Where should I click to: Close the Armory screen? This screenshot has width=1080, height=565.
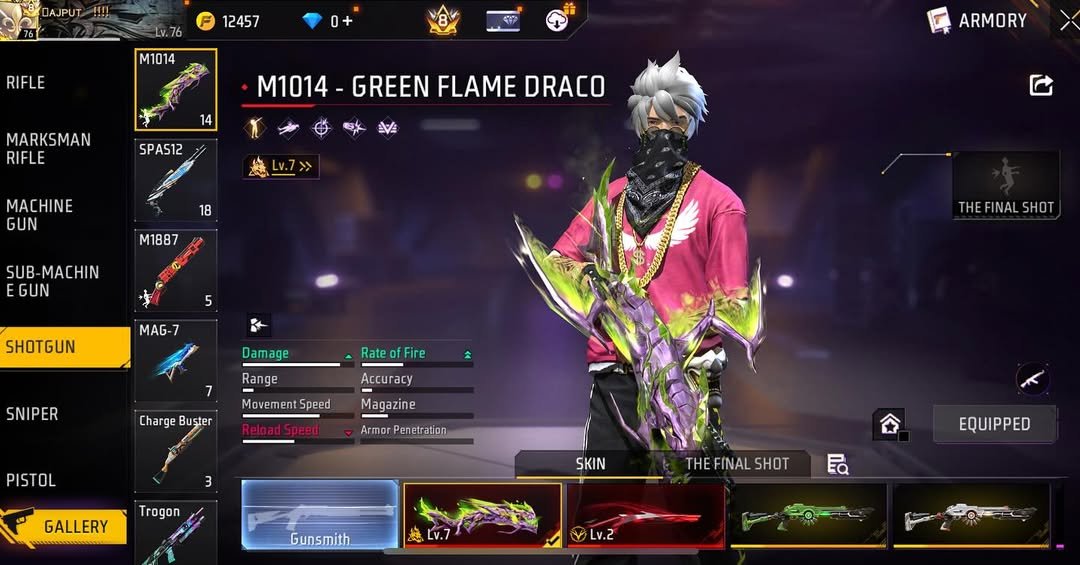[x=1068, y=20]
